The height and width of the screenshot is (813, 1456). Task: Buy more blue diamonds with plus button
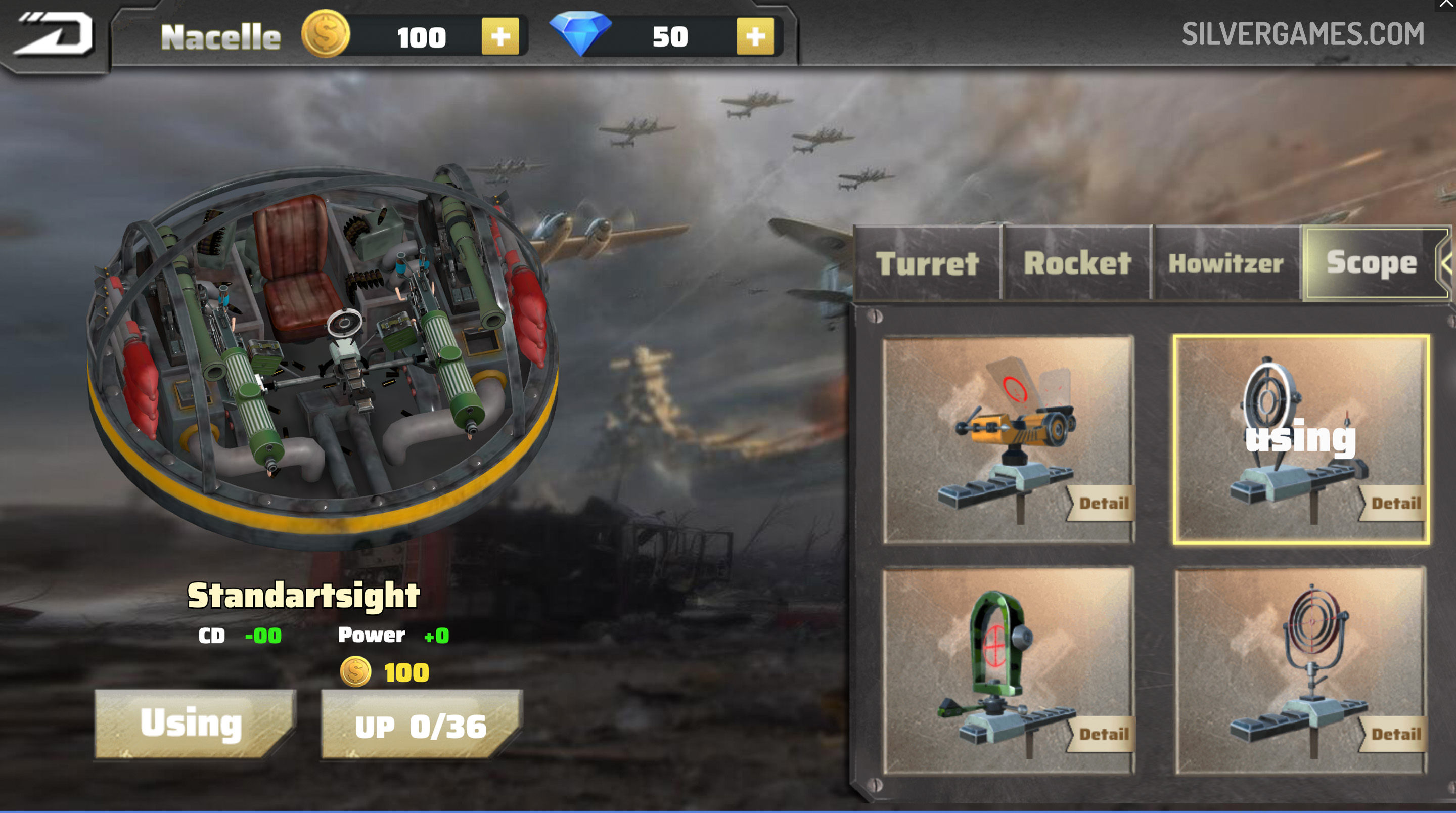pyautogui.click(x=755, y=37)
